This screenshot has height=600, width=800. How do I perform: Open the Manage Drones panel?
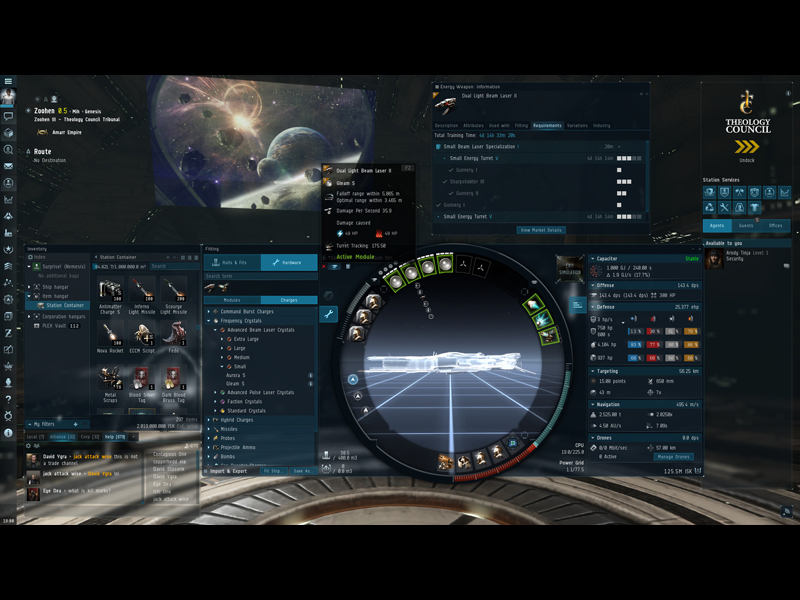click(x=672, y=457)
